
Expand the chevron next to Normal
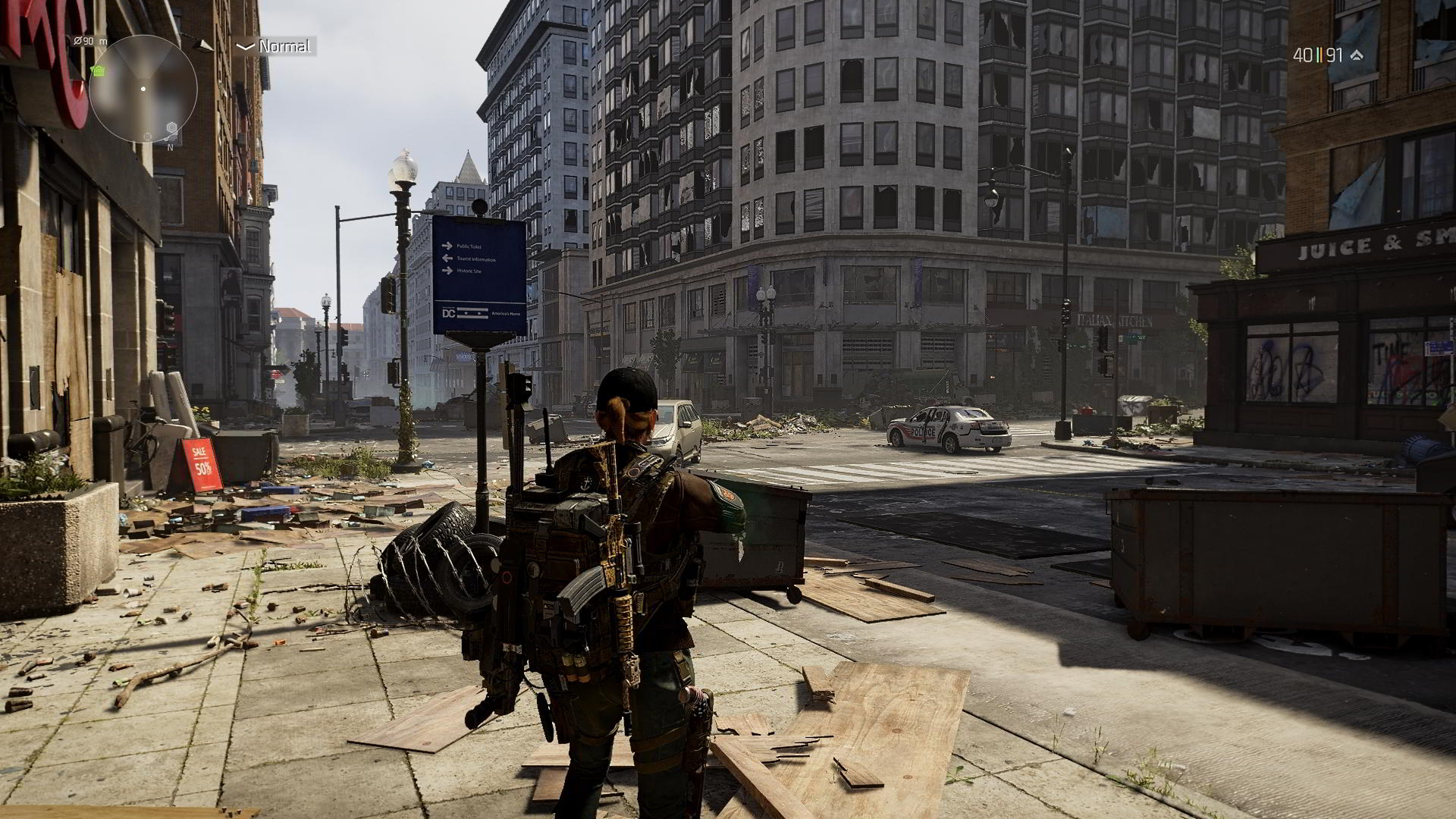point(244,47)
